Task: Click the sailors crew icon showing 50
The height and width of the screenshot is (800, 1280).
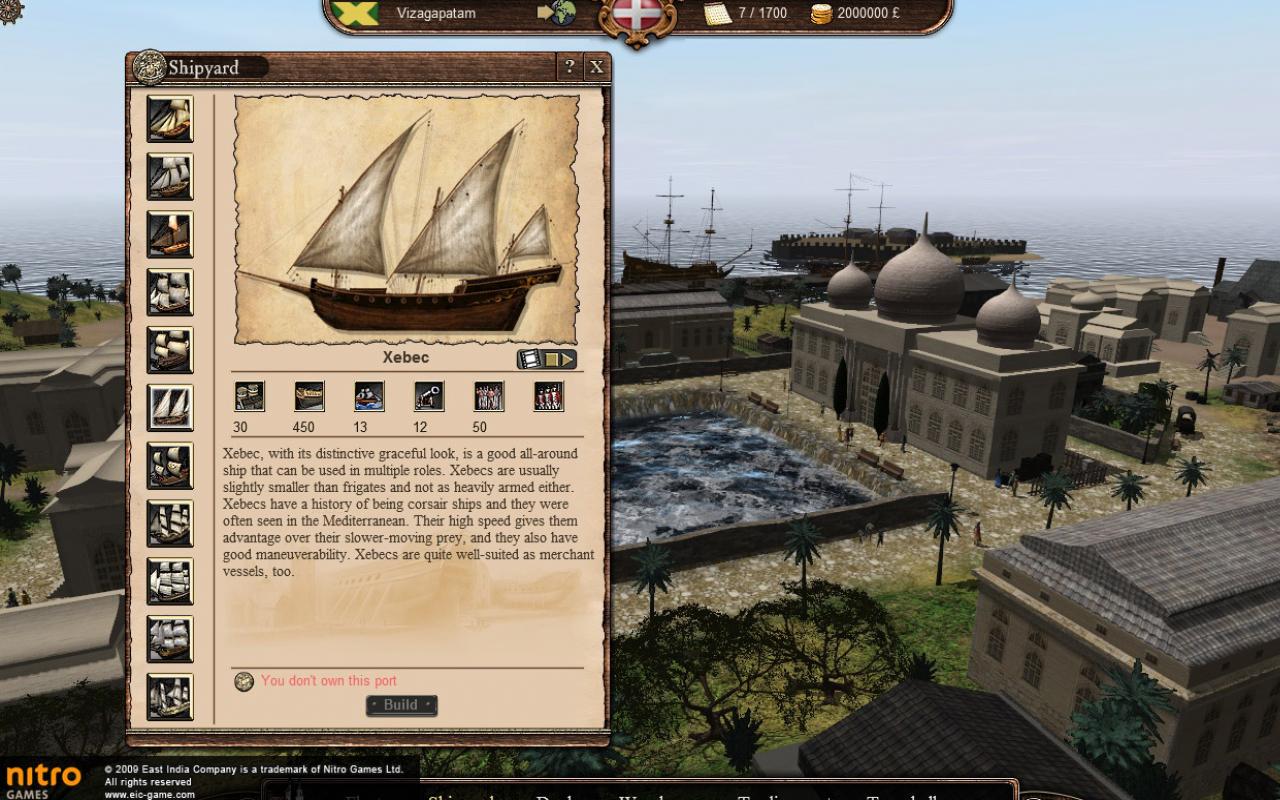Action: pyautogui.click(x=488, y=396)
